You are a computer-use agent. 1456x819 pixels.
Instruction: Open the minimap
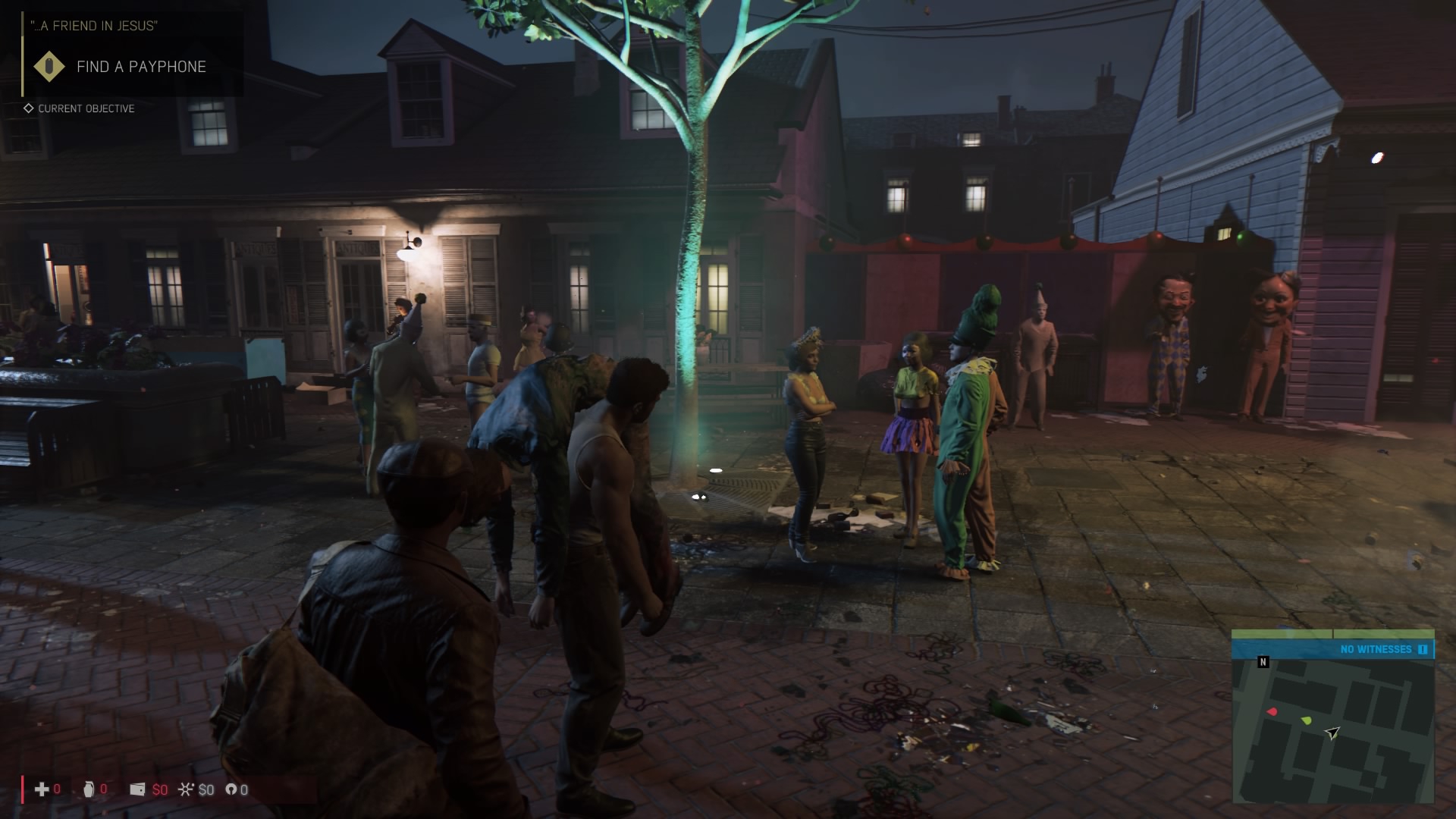click(1332, 728)
